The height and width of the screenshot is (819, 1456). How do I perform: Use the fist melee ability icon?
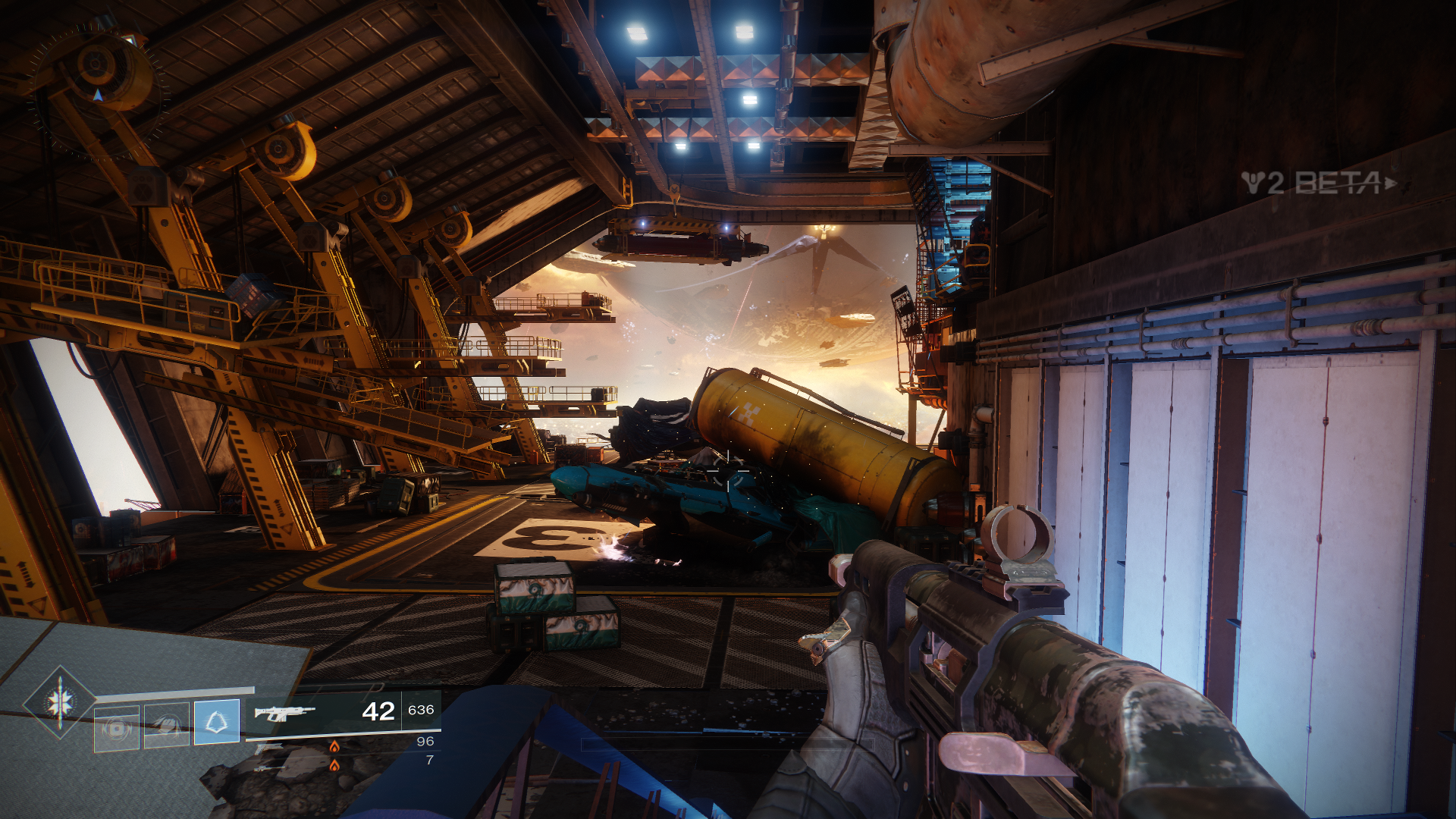click(x=167, y=726)
